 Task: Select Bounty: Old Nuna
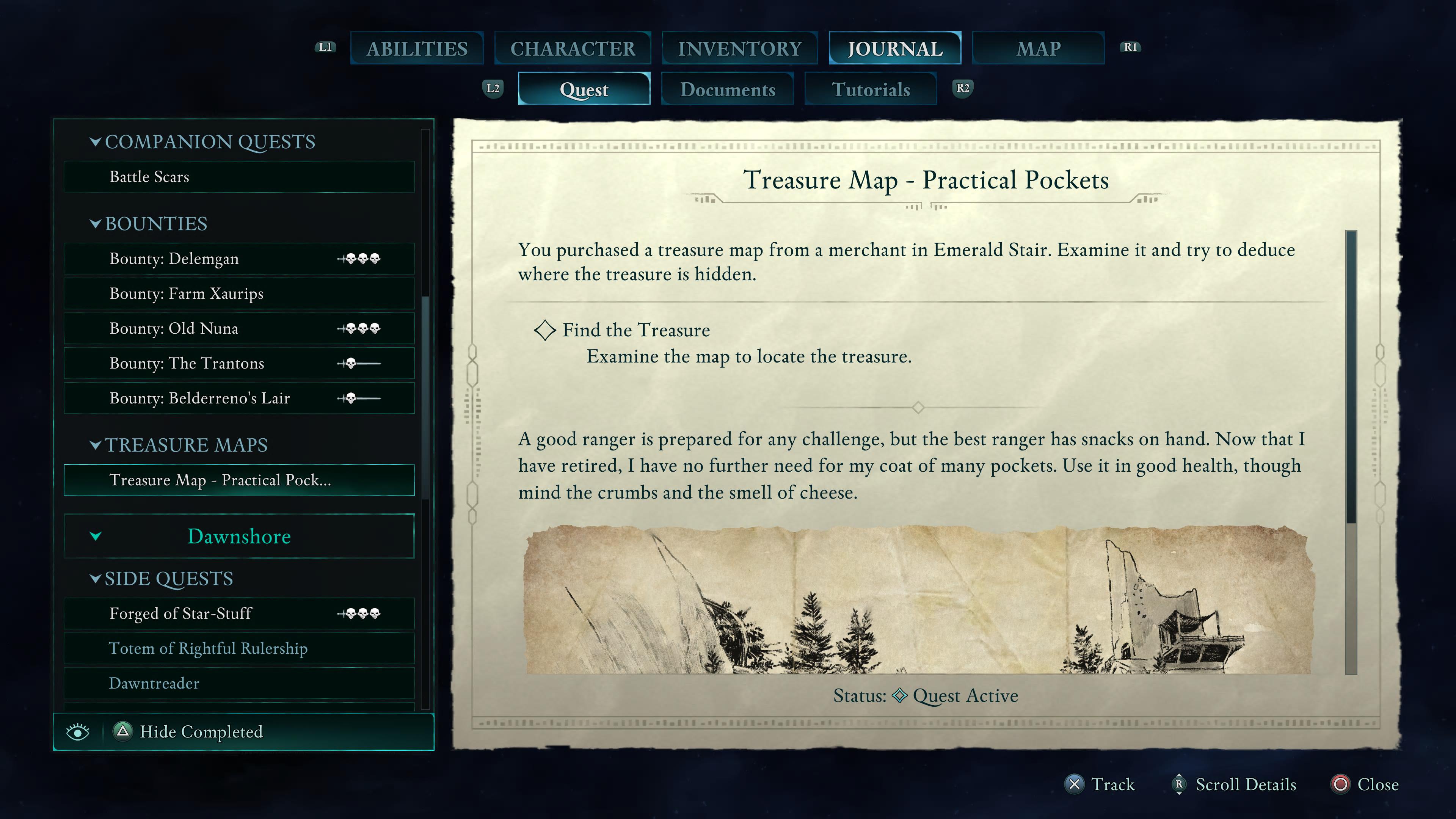point(239,328)
